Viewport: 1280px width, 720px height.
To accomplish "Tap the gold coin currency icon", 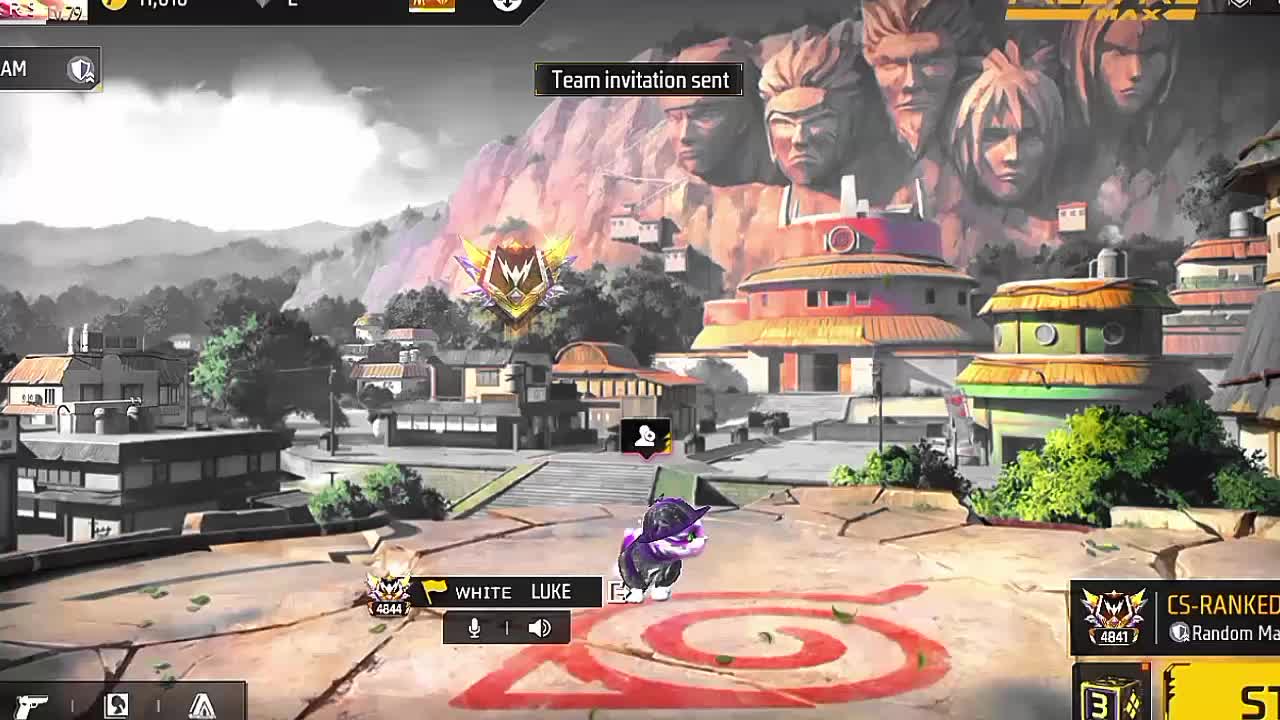I will pos(115,4).
